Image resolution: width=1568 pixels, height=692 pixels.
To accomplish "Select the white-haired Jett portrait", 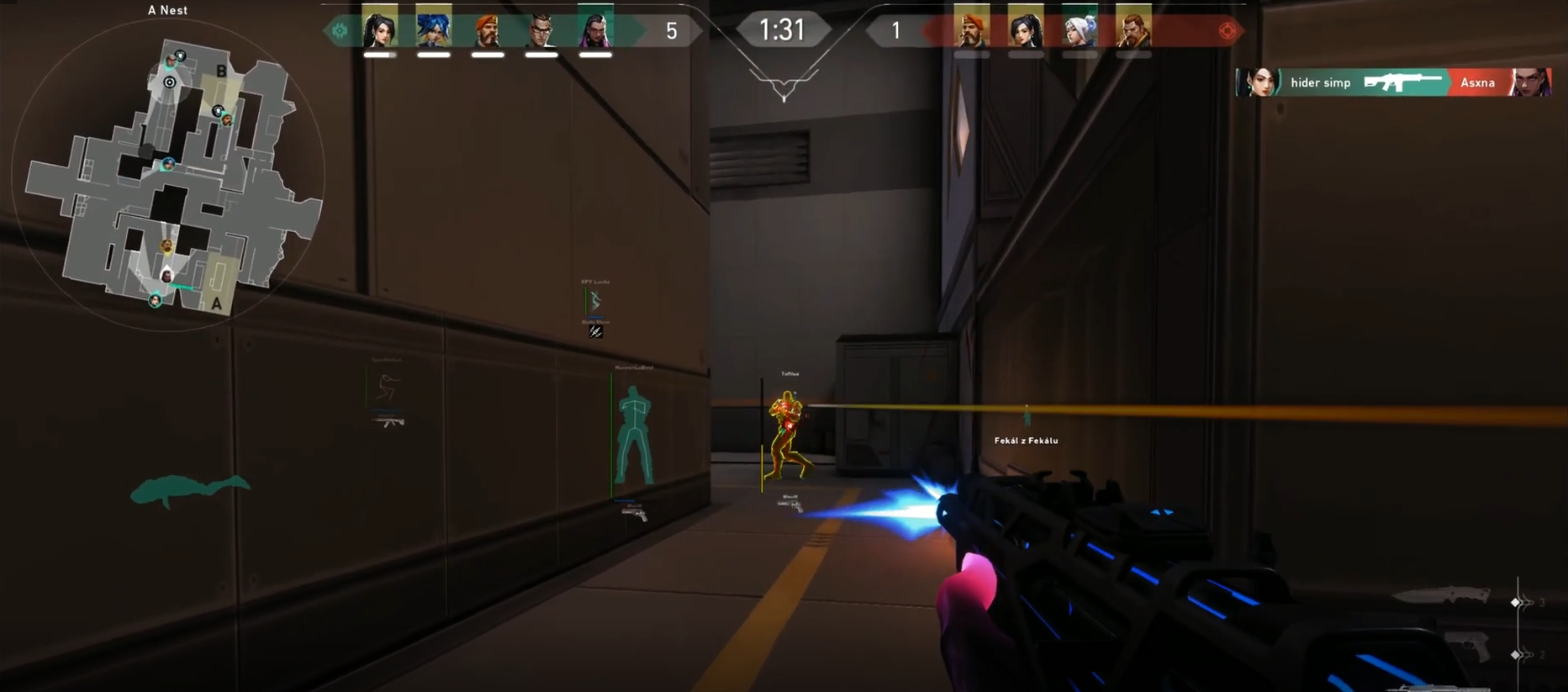I will (1080, 30).
